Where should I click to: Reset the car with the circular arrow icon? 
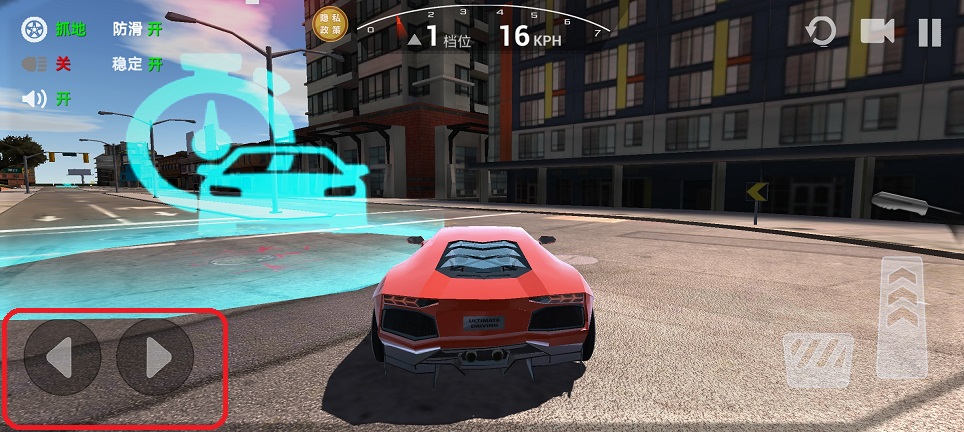[821, 32]
